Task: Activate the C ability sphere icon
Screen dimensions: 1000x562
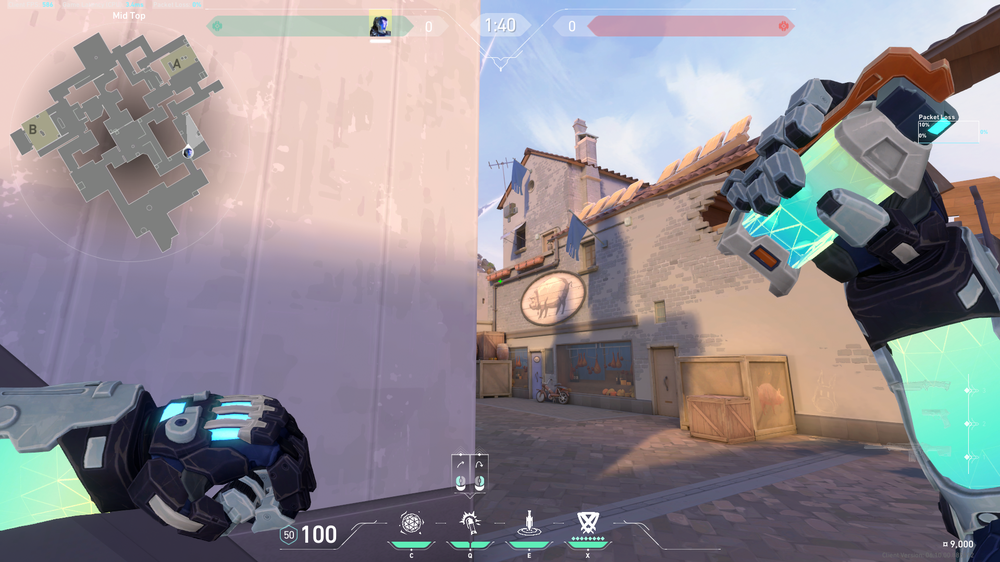Action: coord(411,522)
